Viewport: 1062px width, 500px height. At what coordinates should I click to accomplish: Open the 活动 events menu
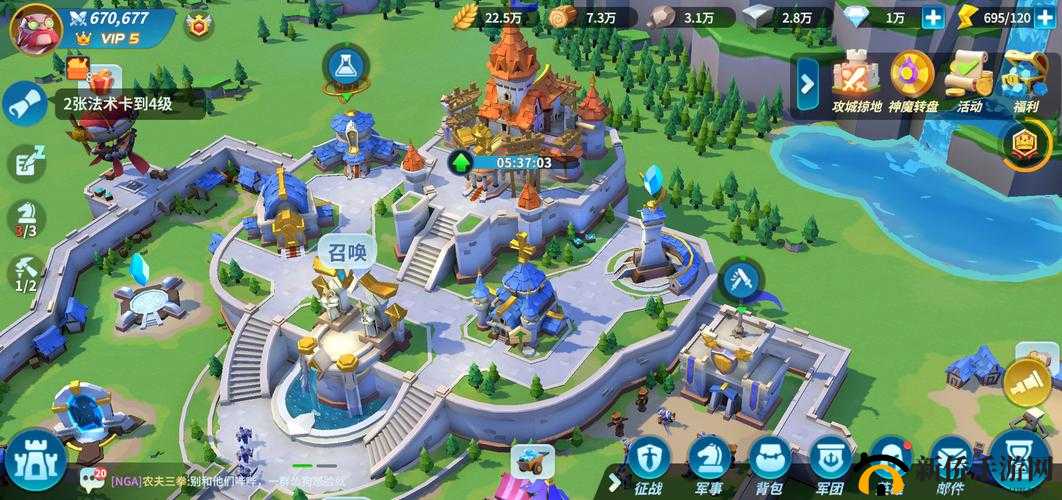pyautogui.click(x=968, y=80)
